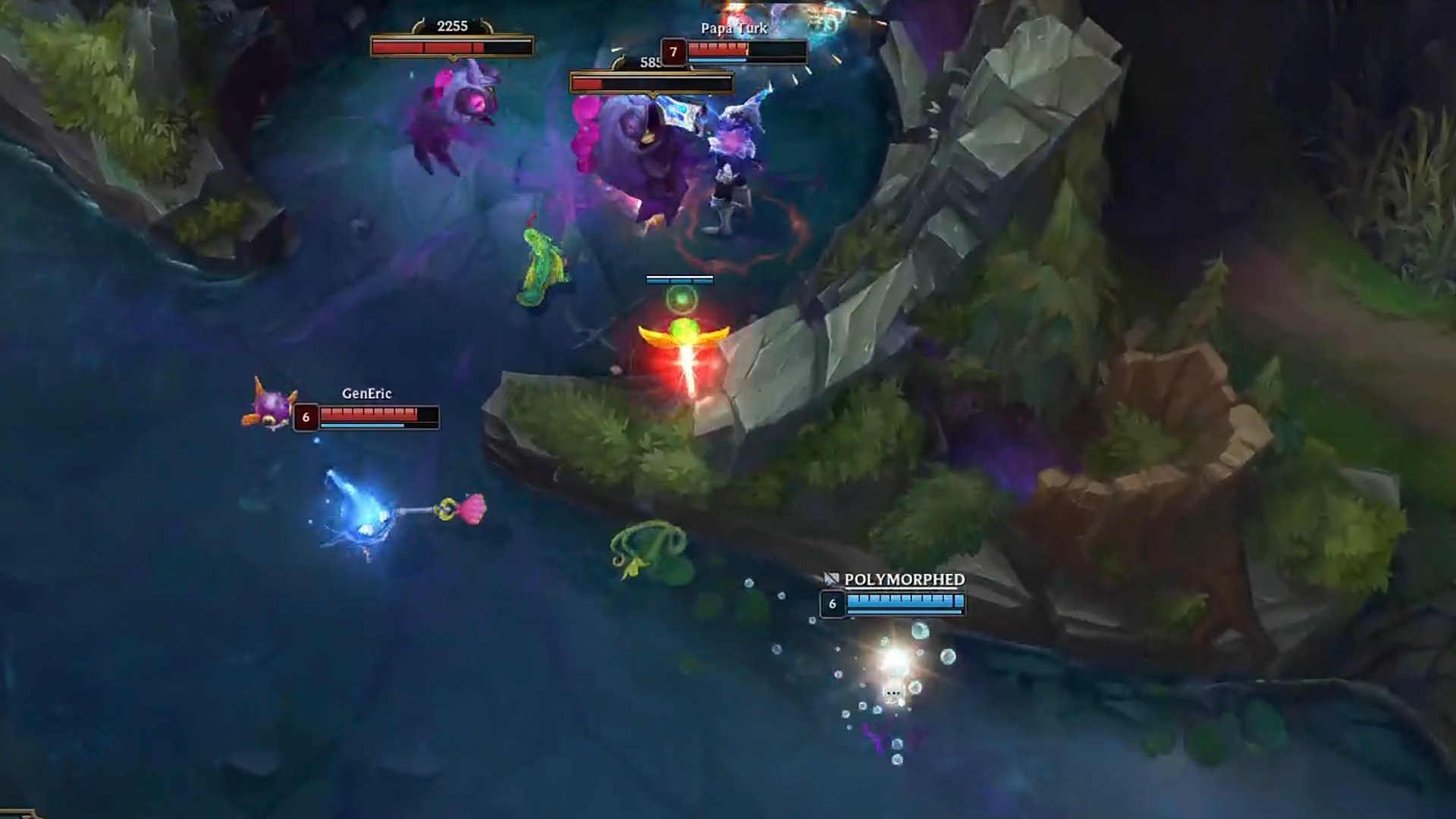
Task: Click the level 6 badge on POLYMORPHED's bar
Action: pos(832,605)
